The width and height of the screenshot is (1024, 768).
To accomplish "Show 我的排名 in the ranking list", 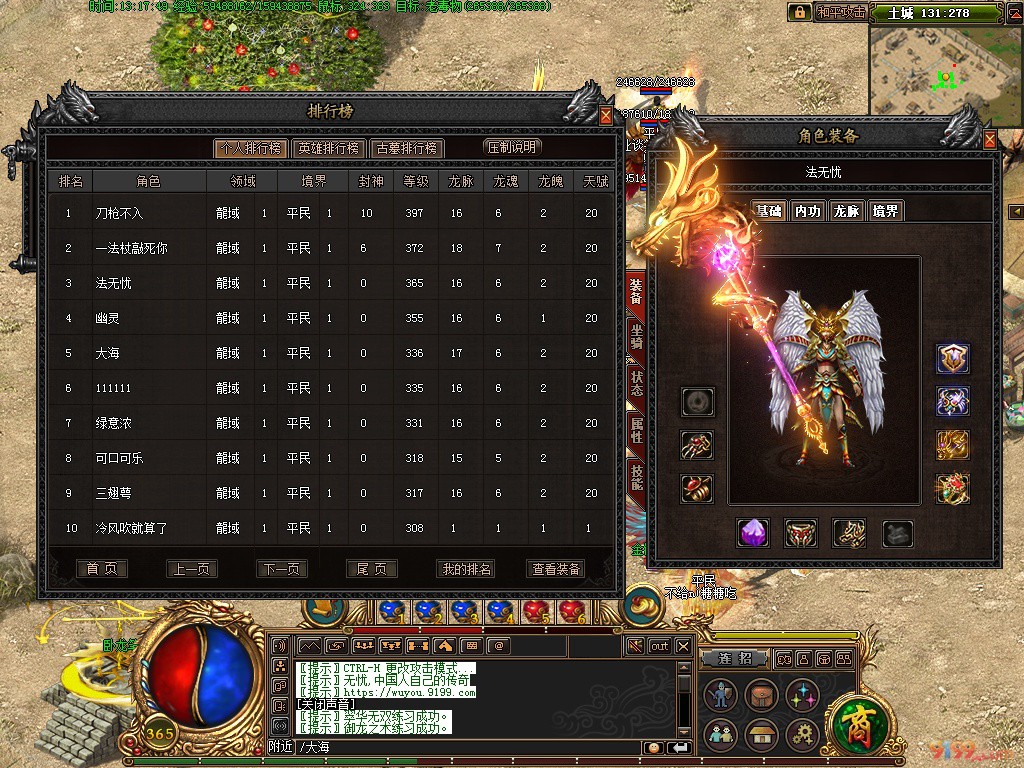I will [x=466, y=569].
